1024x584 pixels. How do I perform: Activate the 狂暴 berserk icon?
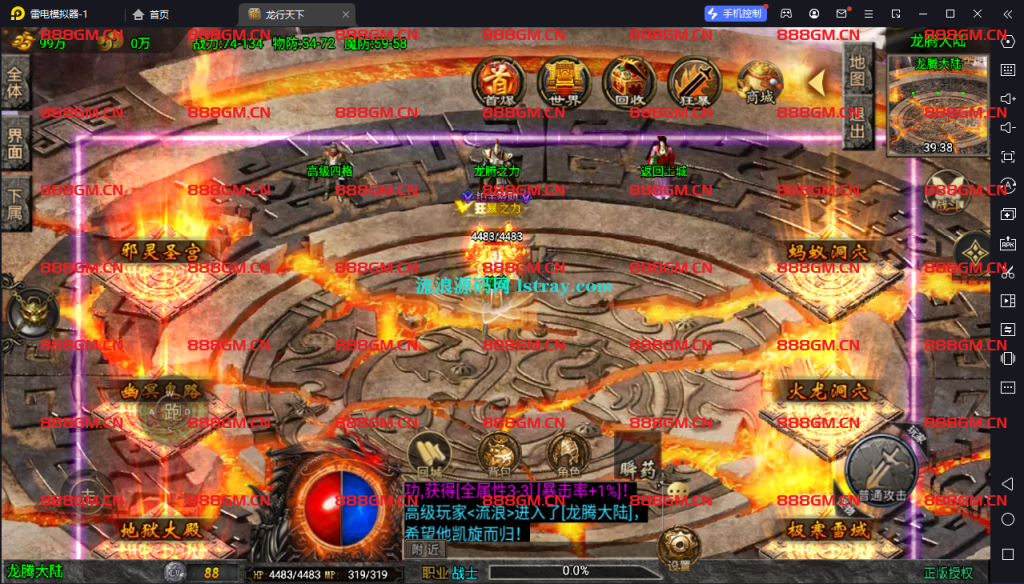693,79
